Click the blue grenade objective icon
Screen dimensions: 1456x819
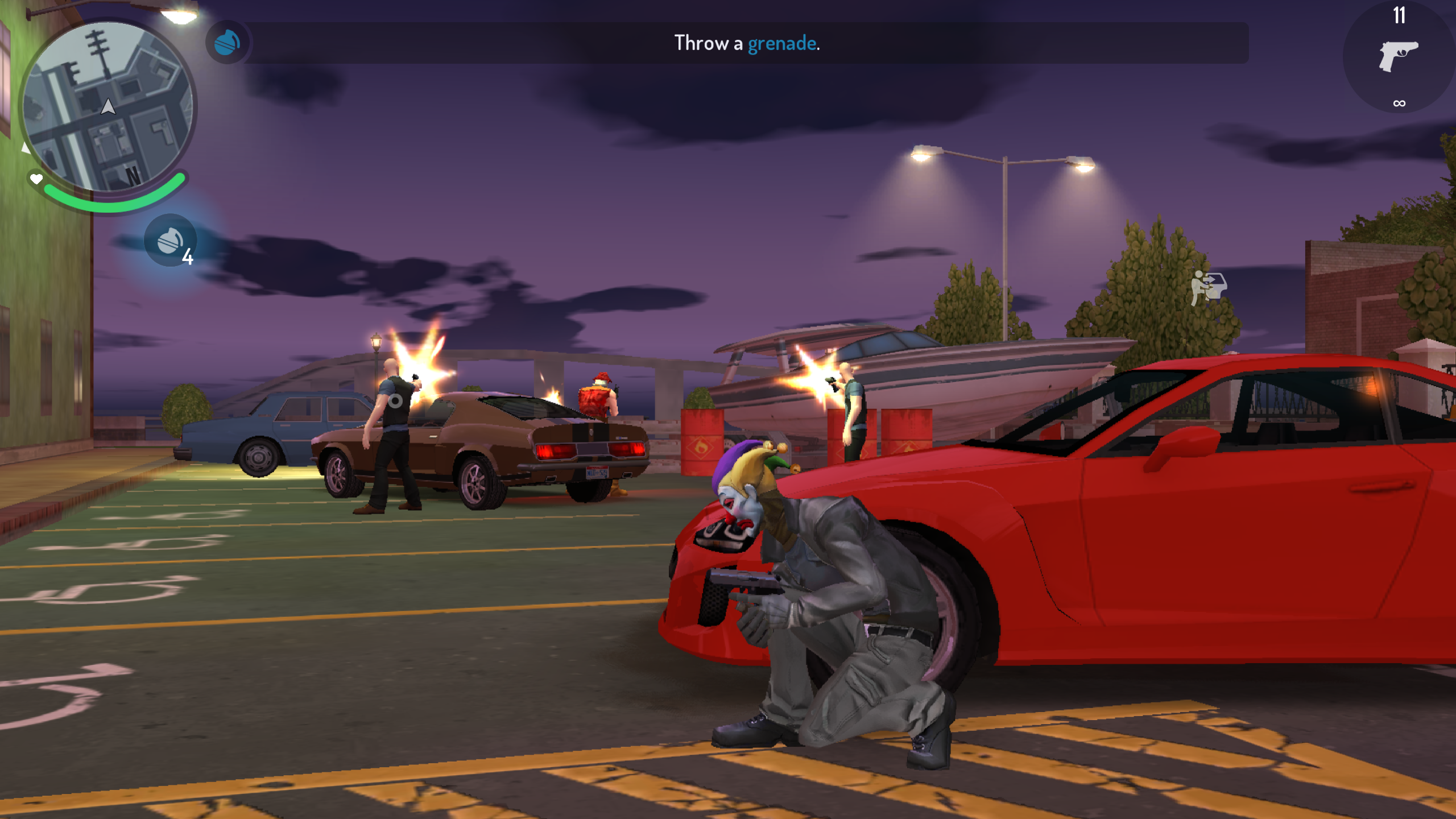[226, 43]
